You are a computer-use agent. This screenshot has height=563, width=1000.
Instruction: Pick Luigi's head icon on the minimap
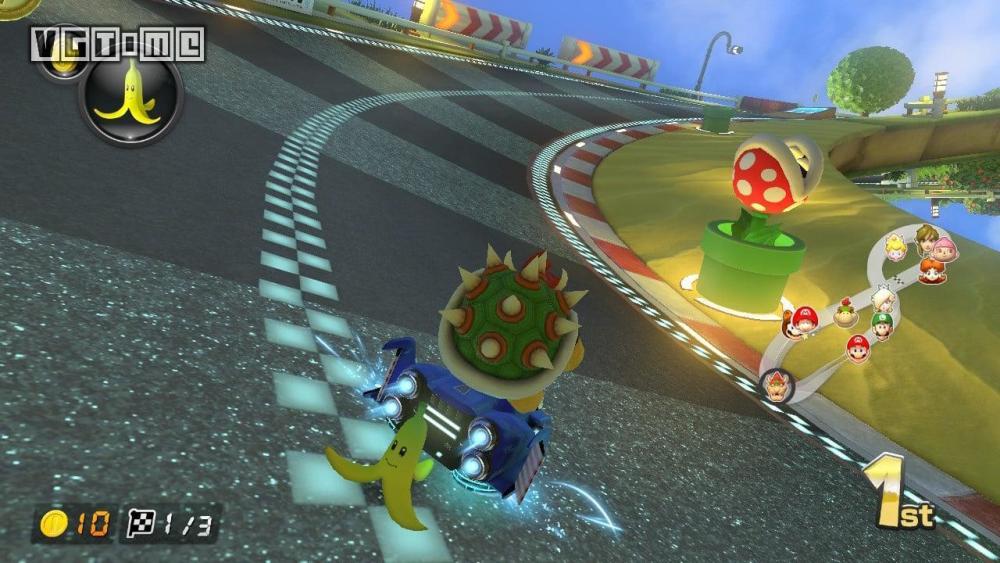881,326
